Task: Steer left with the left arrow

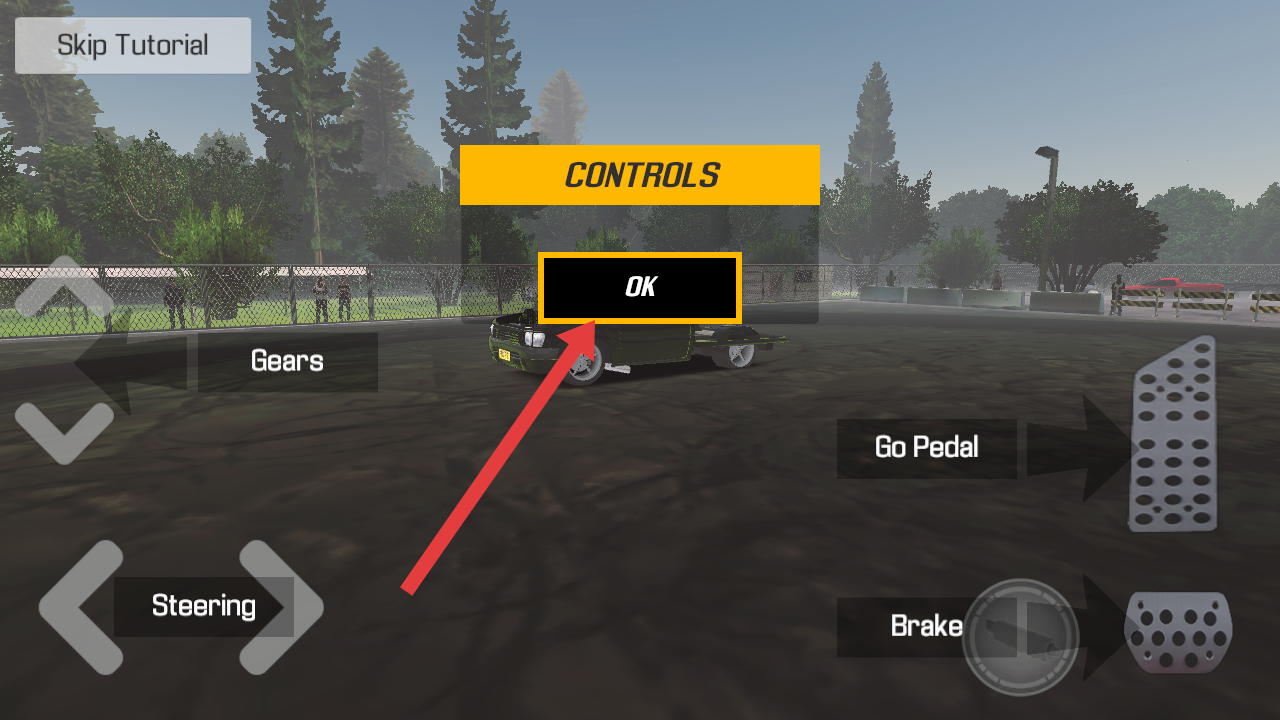Action: coord(80,606)
